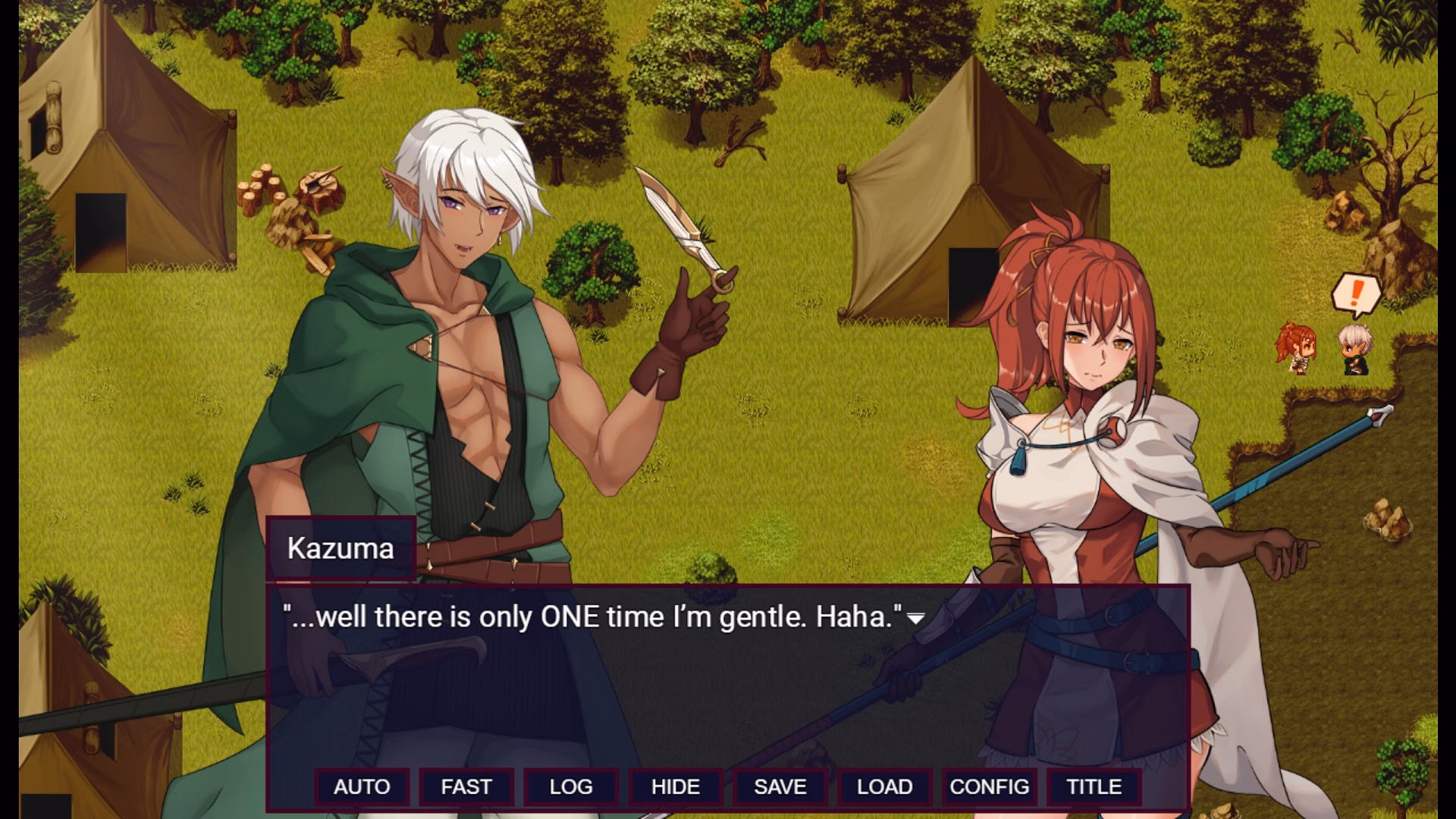Screen dimensions: 1456x819
Task: Return to TITLE screen
Action: click(1093, 787)
